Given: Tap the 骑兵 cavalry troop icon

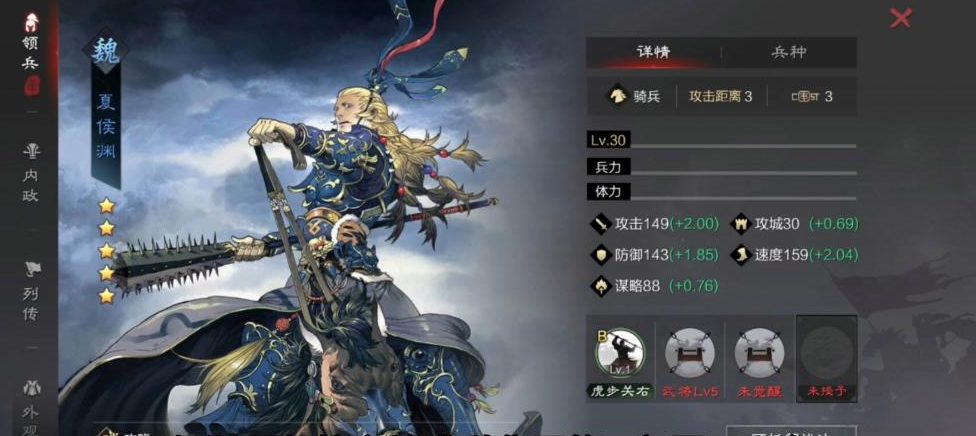Looking at the screenshot, I should pyautogui.click(x=619, y=96).
